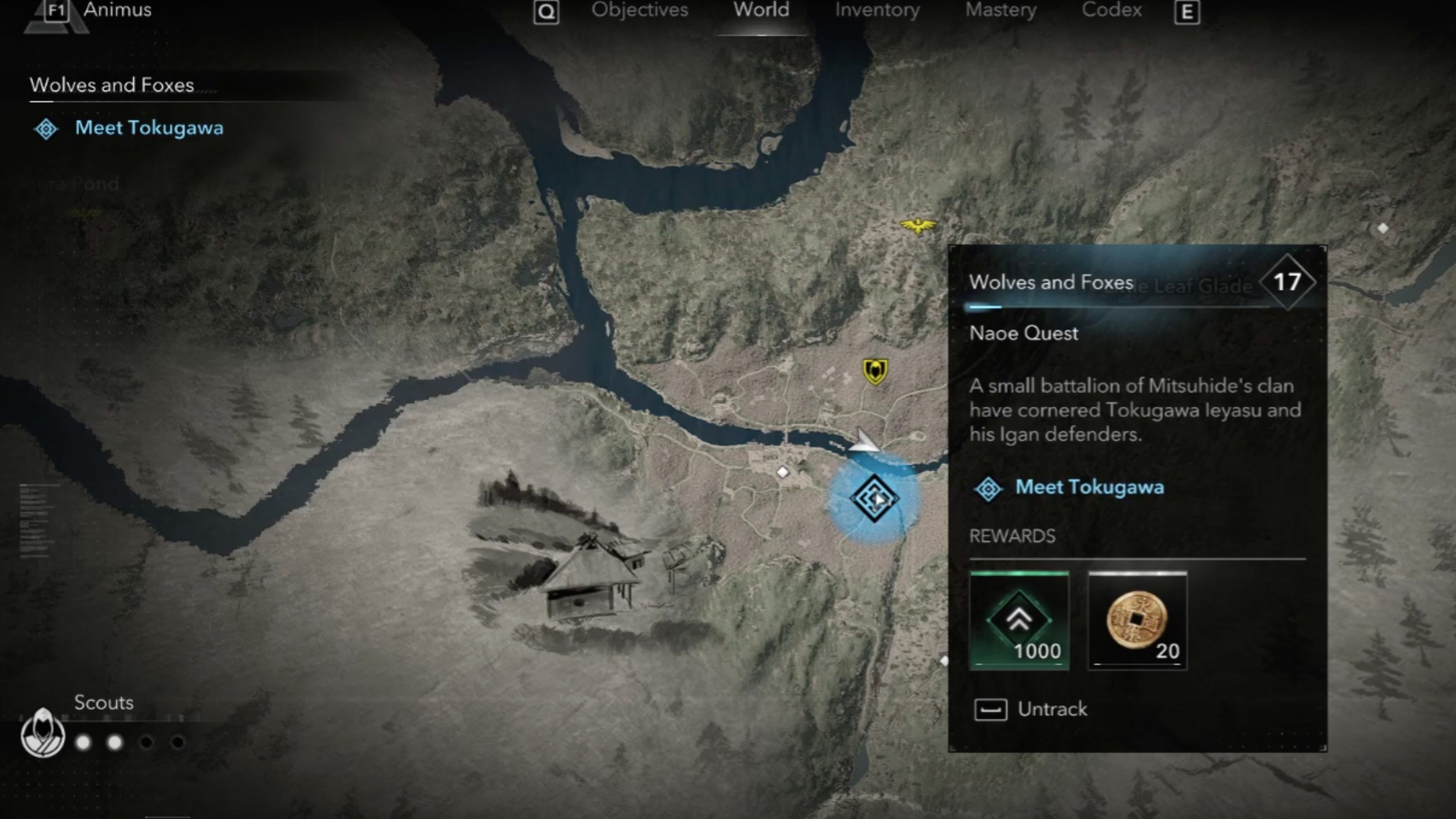This screenshot has width=1456, height=819.
Task: Open the Scouts hooded figure icon
Action: (42, 733)
